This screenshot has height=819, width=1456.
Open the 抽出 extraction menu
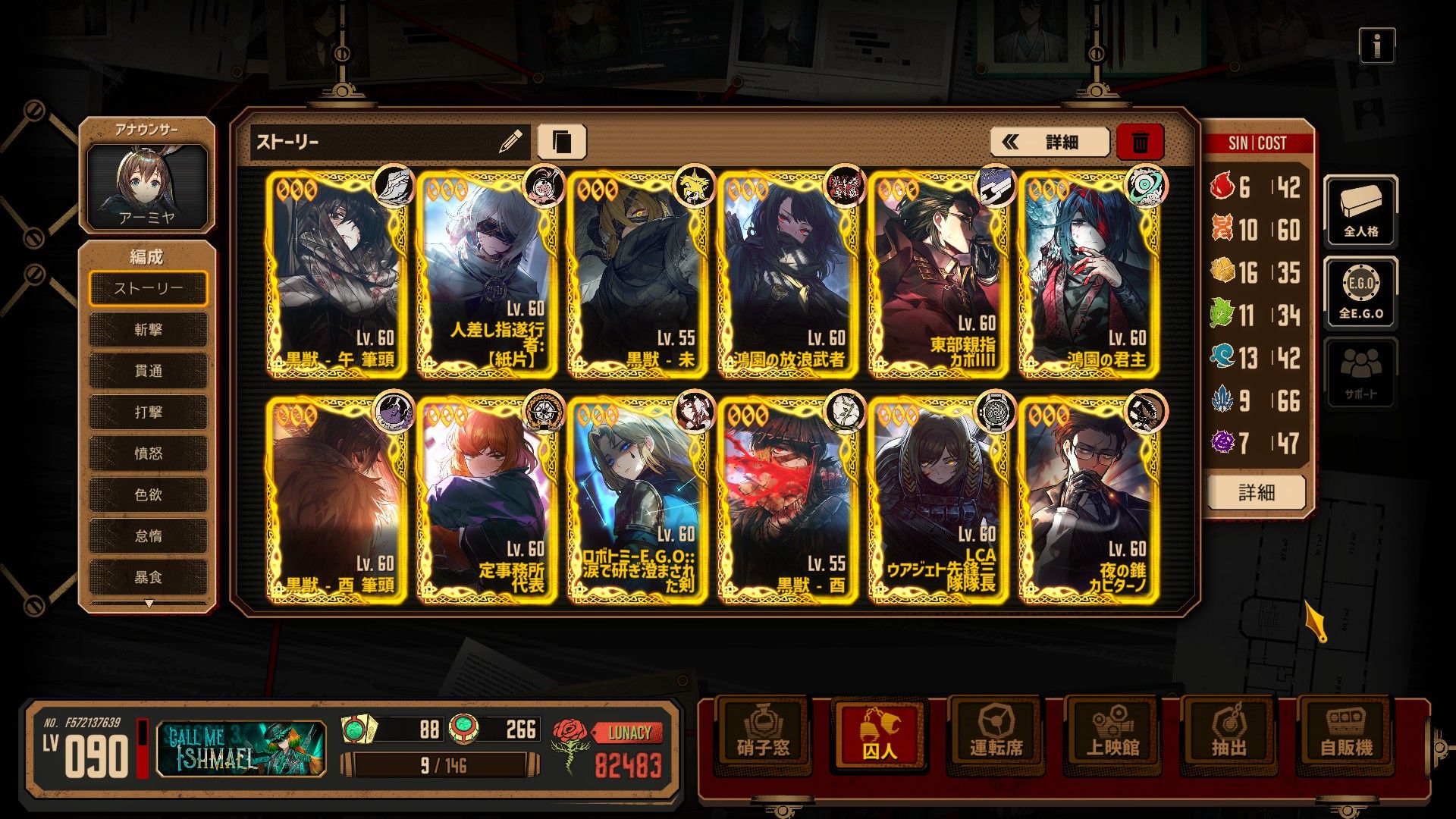[1228, 733]
